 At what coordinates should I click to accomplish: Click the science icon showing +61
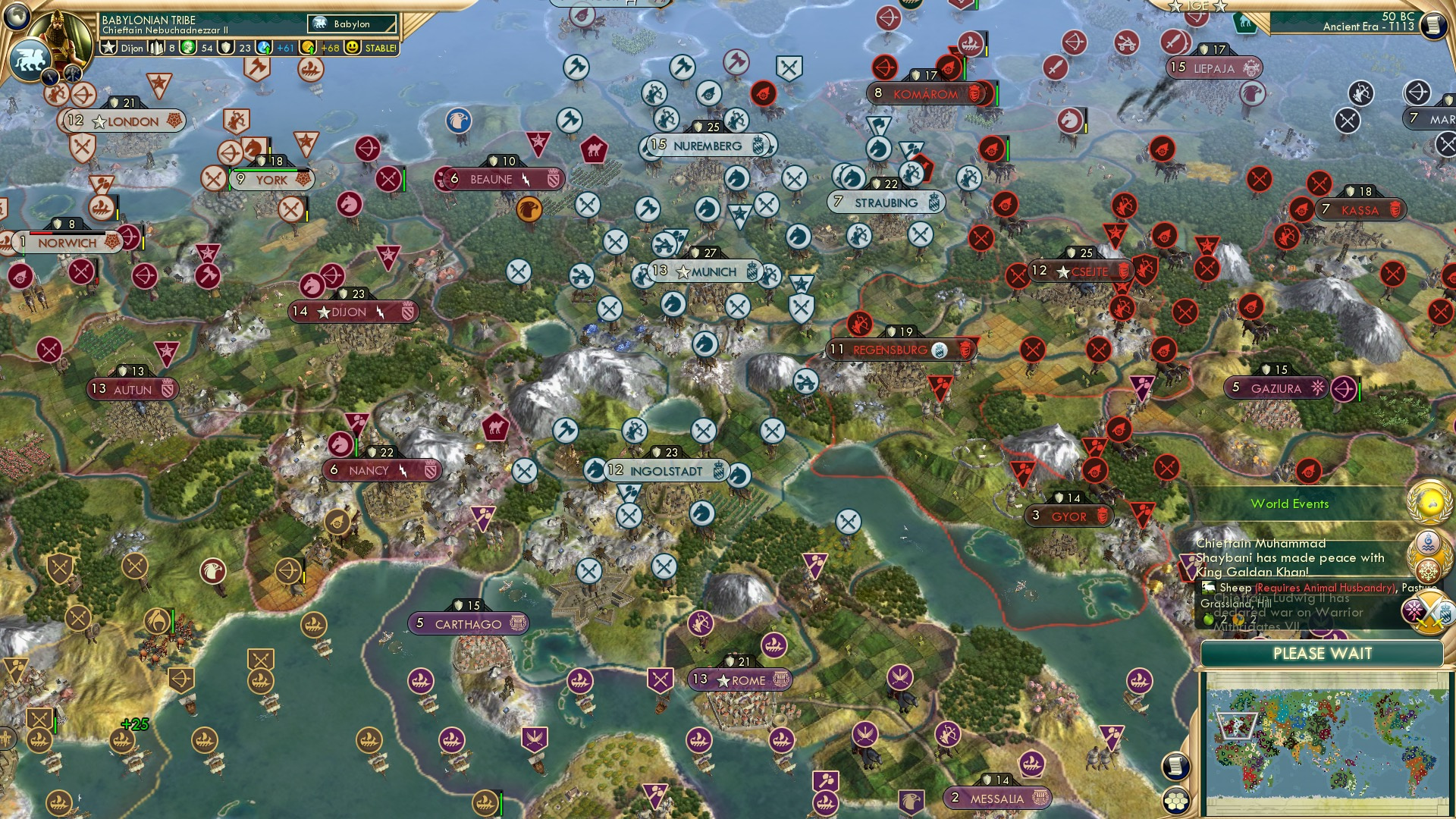click(262, 48)
